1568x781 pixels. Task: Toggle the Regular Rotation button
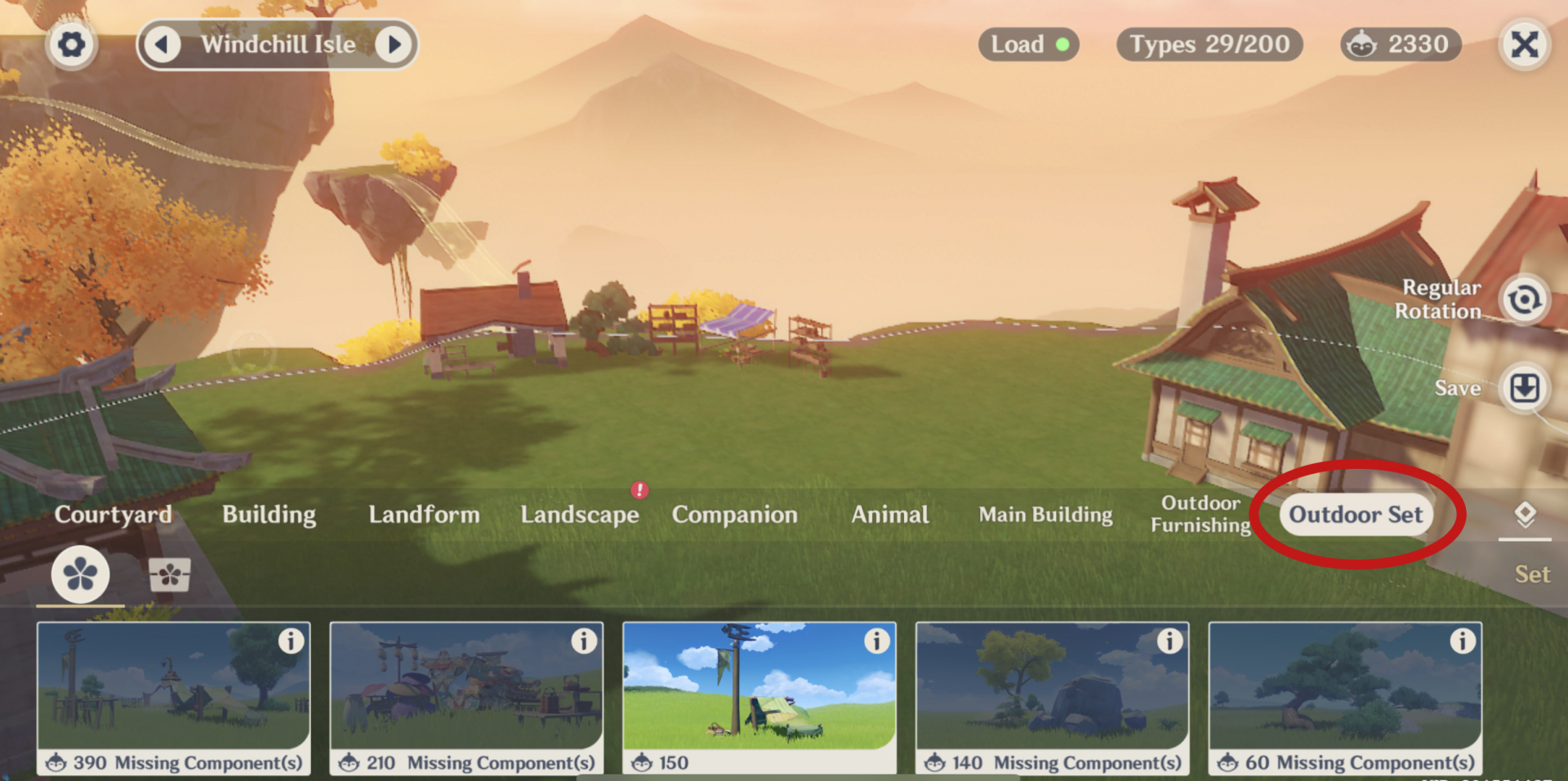click(1524, 300)
